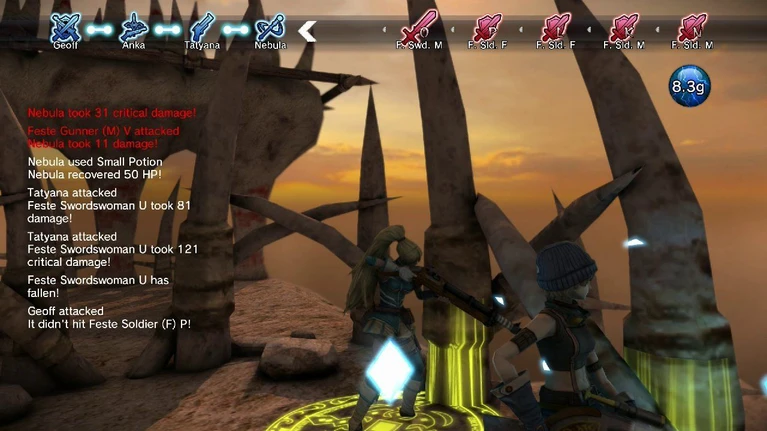767x431 pixels.
Task: Select Geoff's turn order icon
Action: (x=66, y=27)
